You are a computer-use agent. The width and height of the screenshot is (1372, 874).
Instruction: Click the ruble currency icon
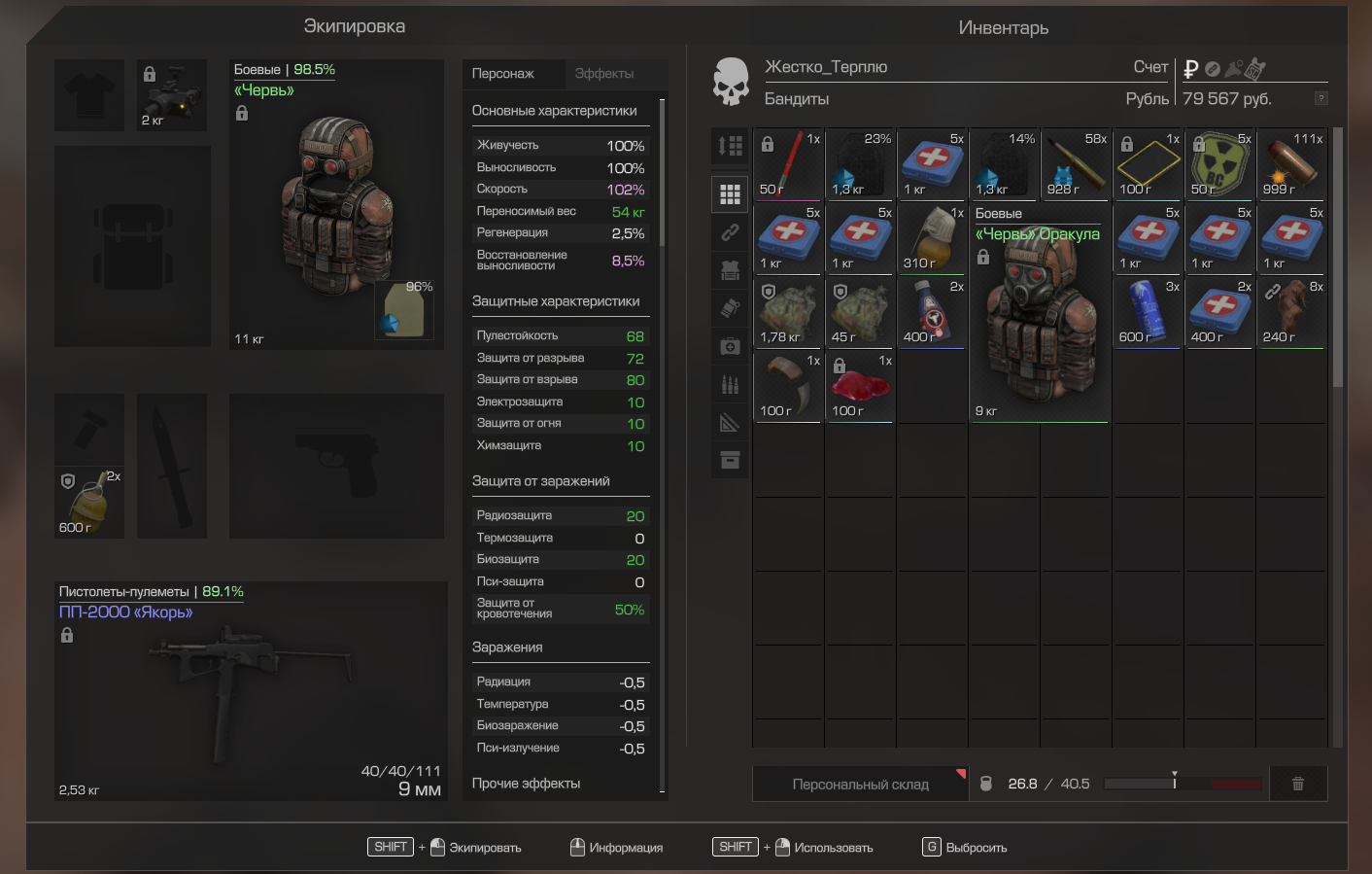1190,69
